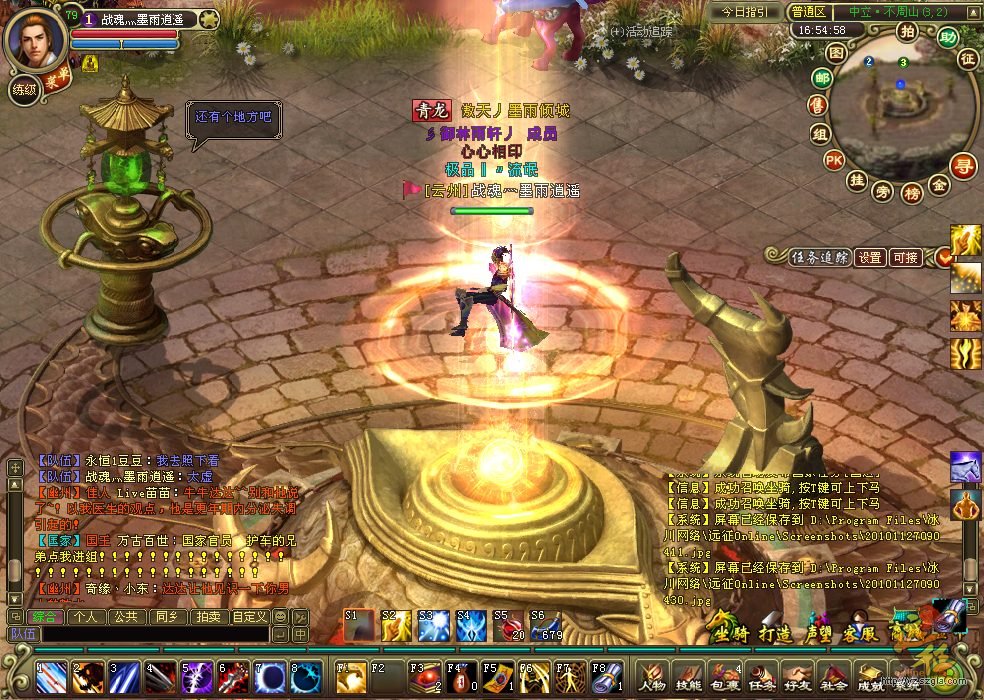Viewport: 984px width, 700px height.
Task: Open the 榜 rankings button
Action: point(911,192)
